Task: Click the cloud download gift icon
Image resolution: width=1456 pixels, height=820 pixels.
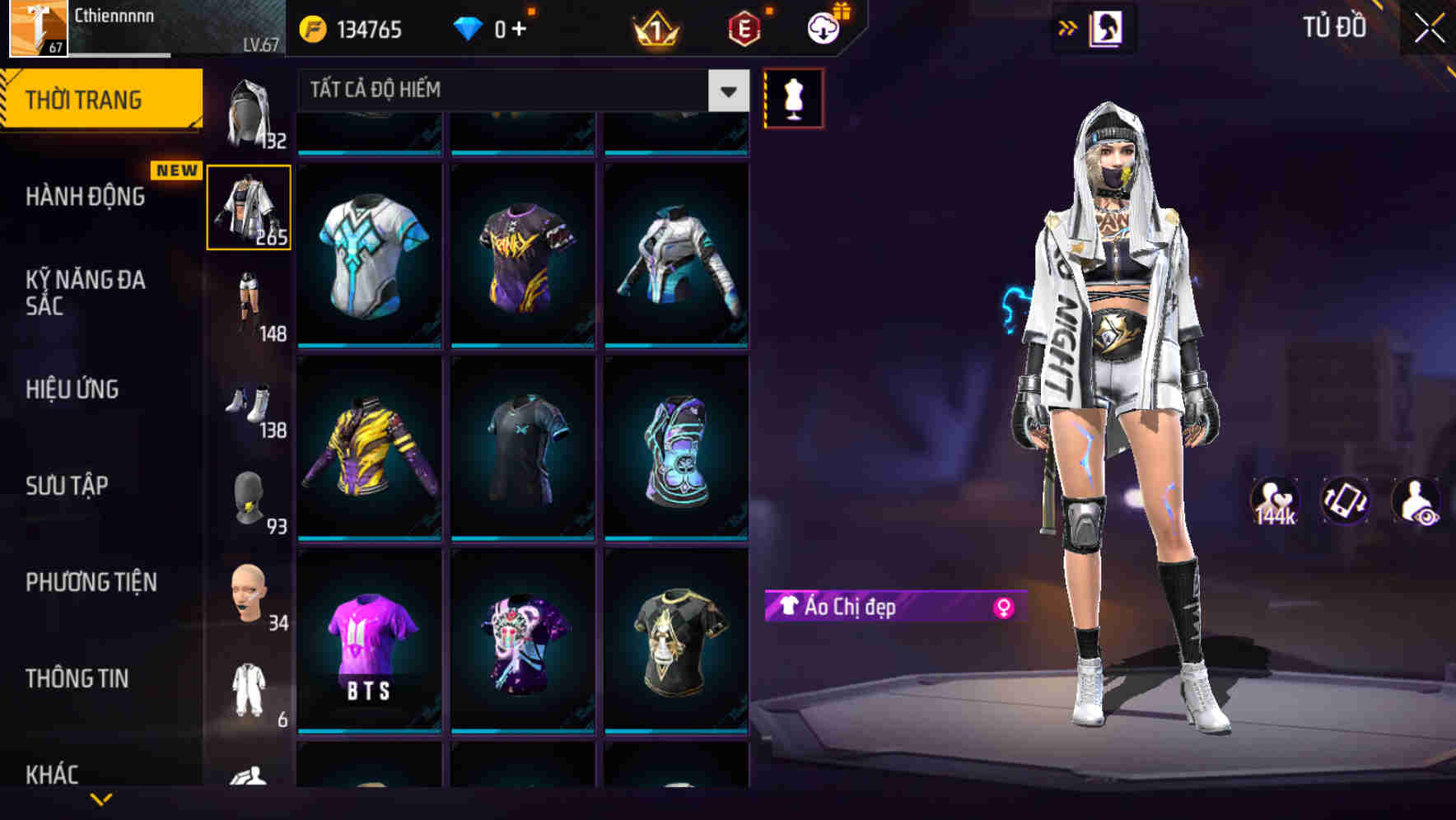Action: [x=823, y=27]
